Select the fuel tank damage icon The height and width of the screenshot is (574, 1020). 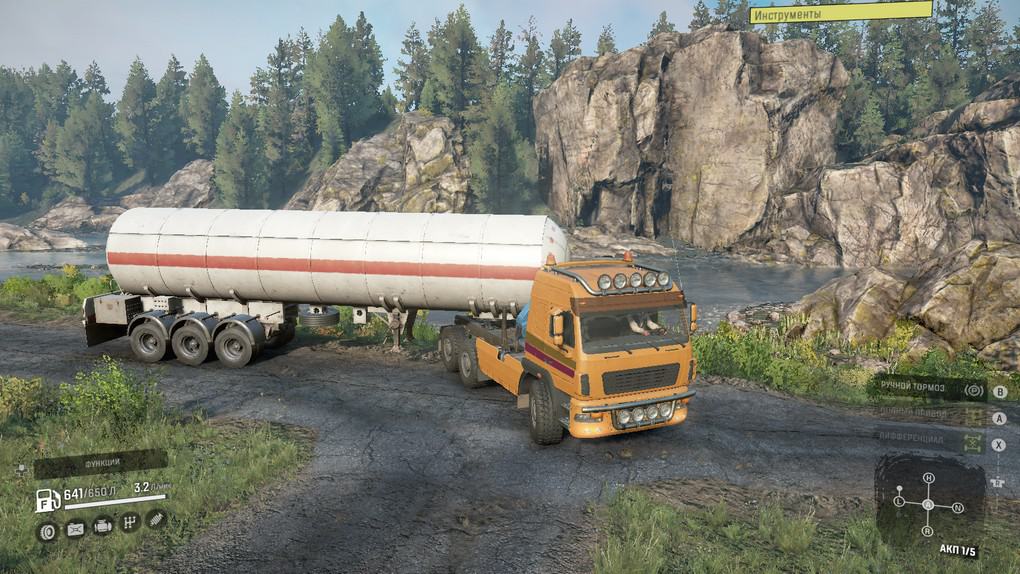pyautogui.click(x=75, y=529)
